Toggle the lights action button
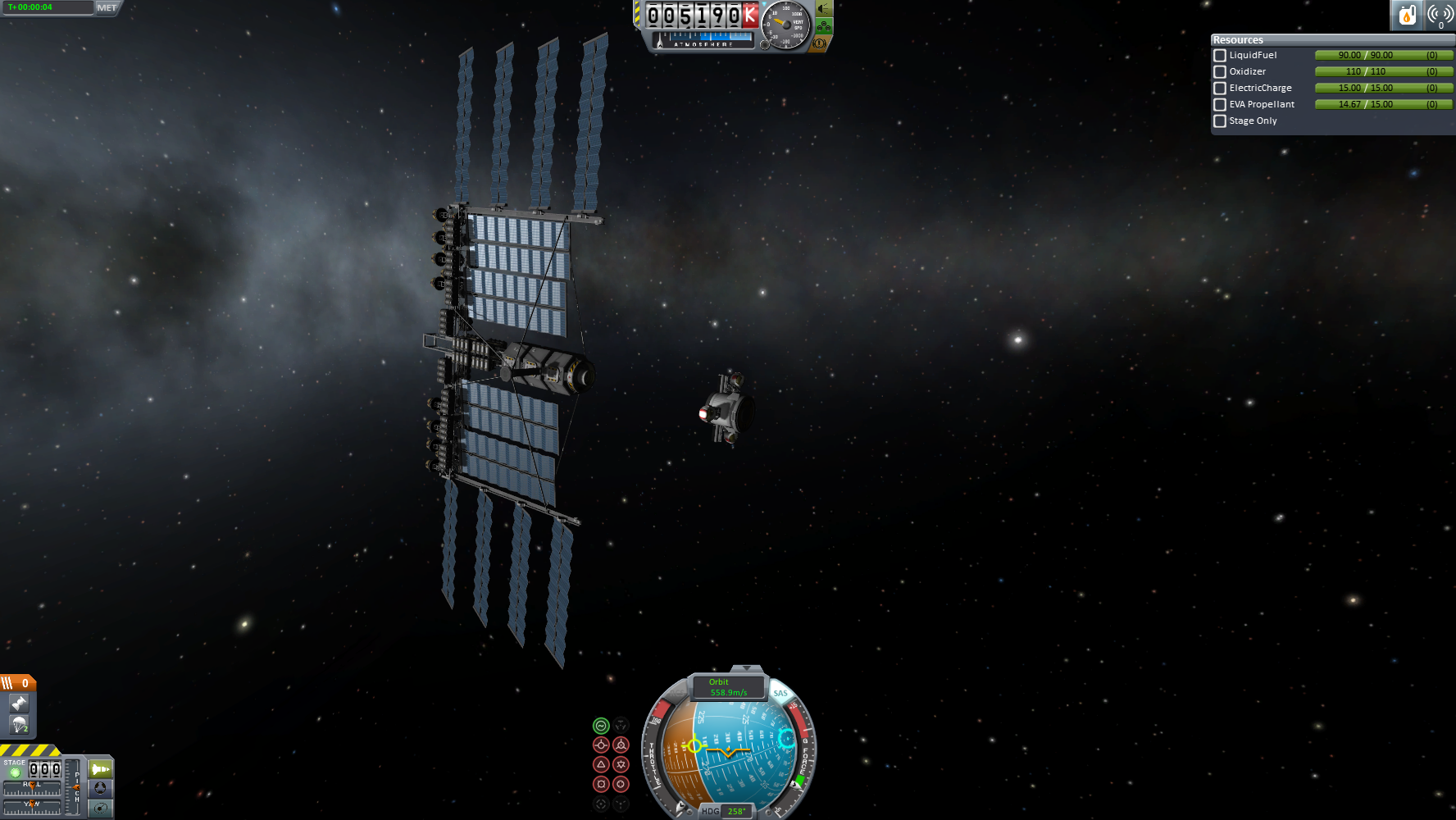 click(824, 9)
